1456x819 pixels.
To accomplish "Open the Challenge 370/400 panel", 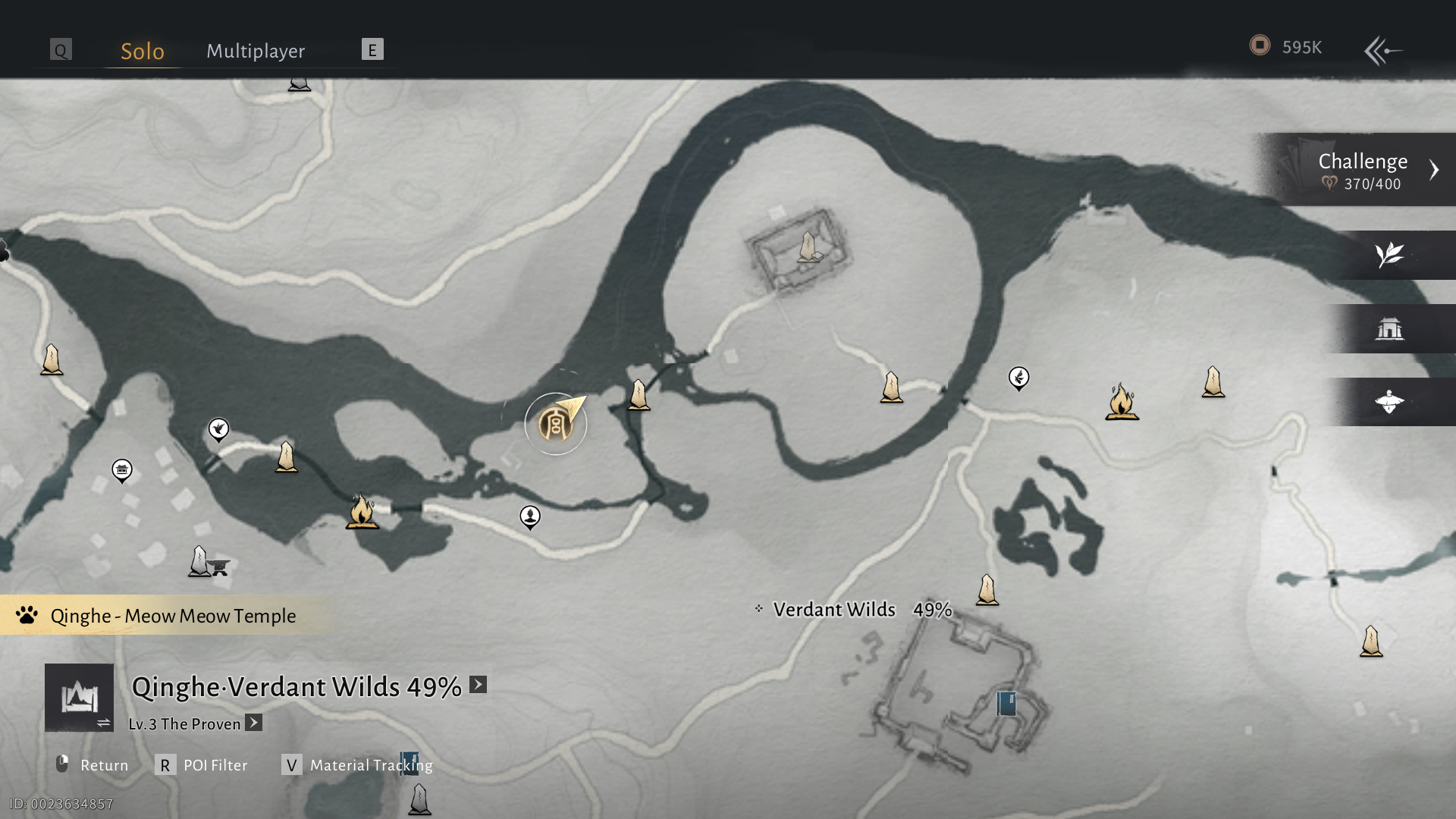I will pyautogui.click(x=1363, y=170).
